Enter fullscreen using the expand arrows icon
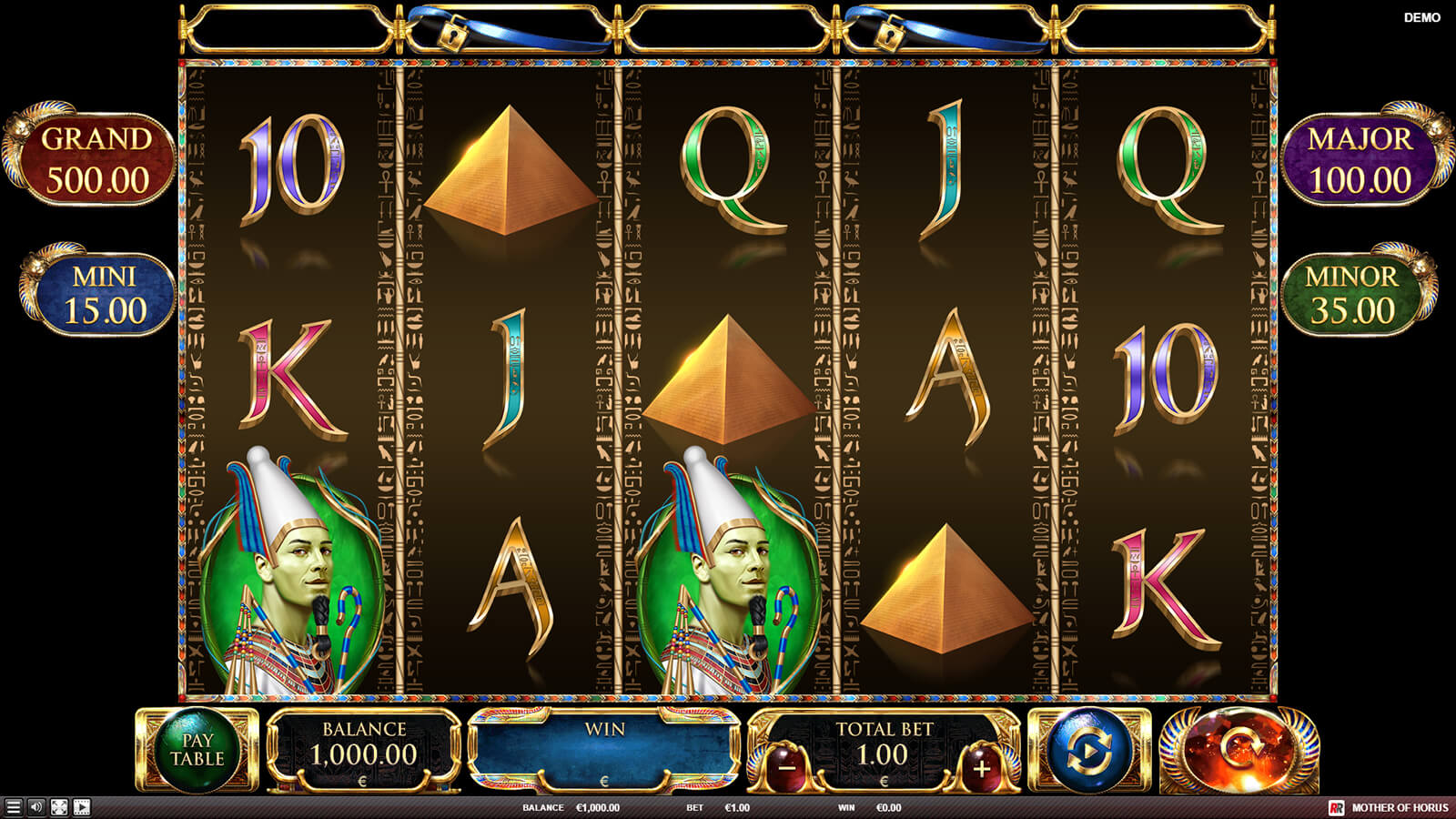The image size is (1456, 819). (59, 807)
